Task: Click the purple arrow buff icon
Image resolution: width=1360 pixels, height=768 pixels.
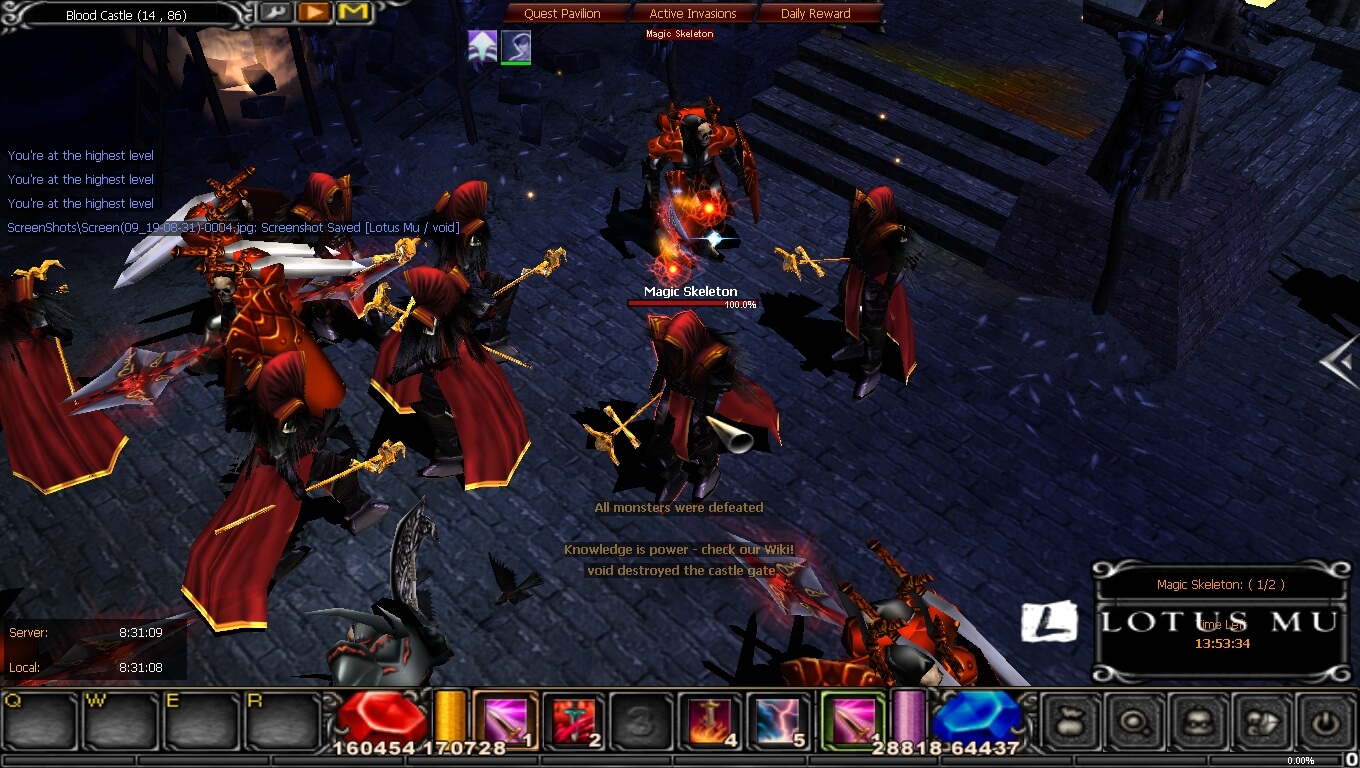Action: coord(481,47)
